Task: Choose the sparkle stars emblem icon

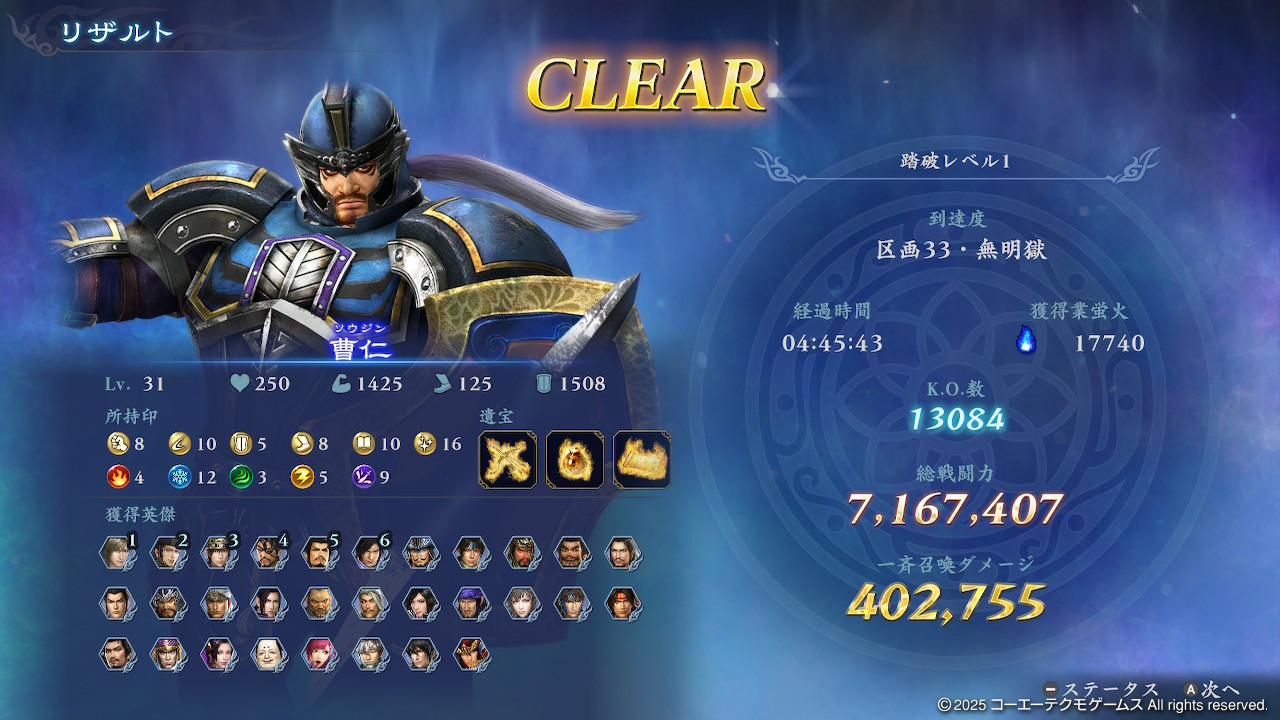Action: (424, 443)
